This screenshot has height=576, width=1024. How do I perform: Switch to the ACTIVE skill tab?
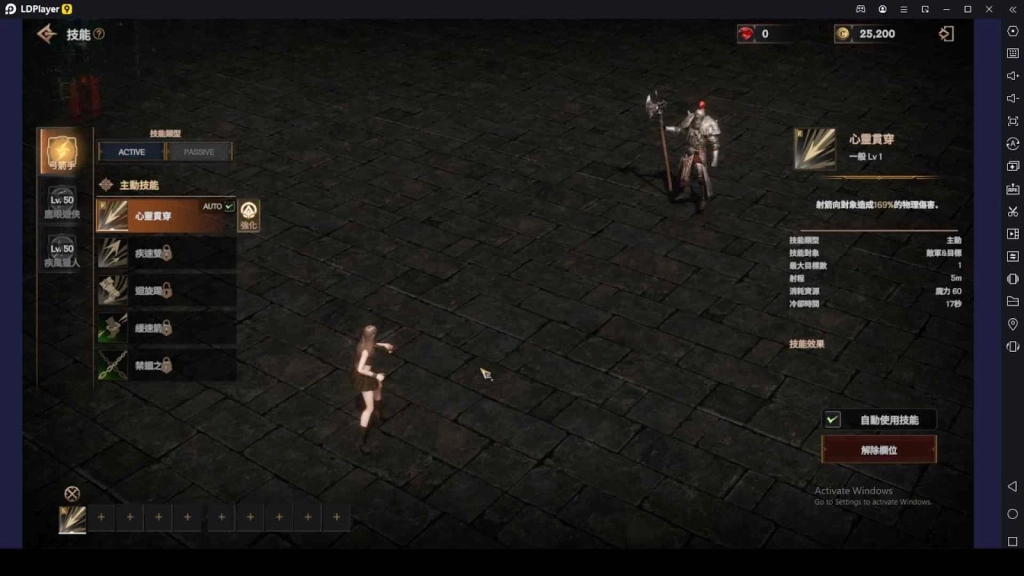coord(132,152)
